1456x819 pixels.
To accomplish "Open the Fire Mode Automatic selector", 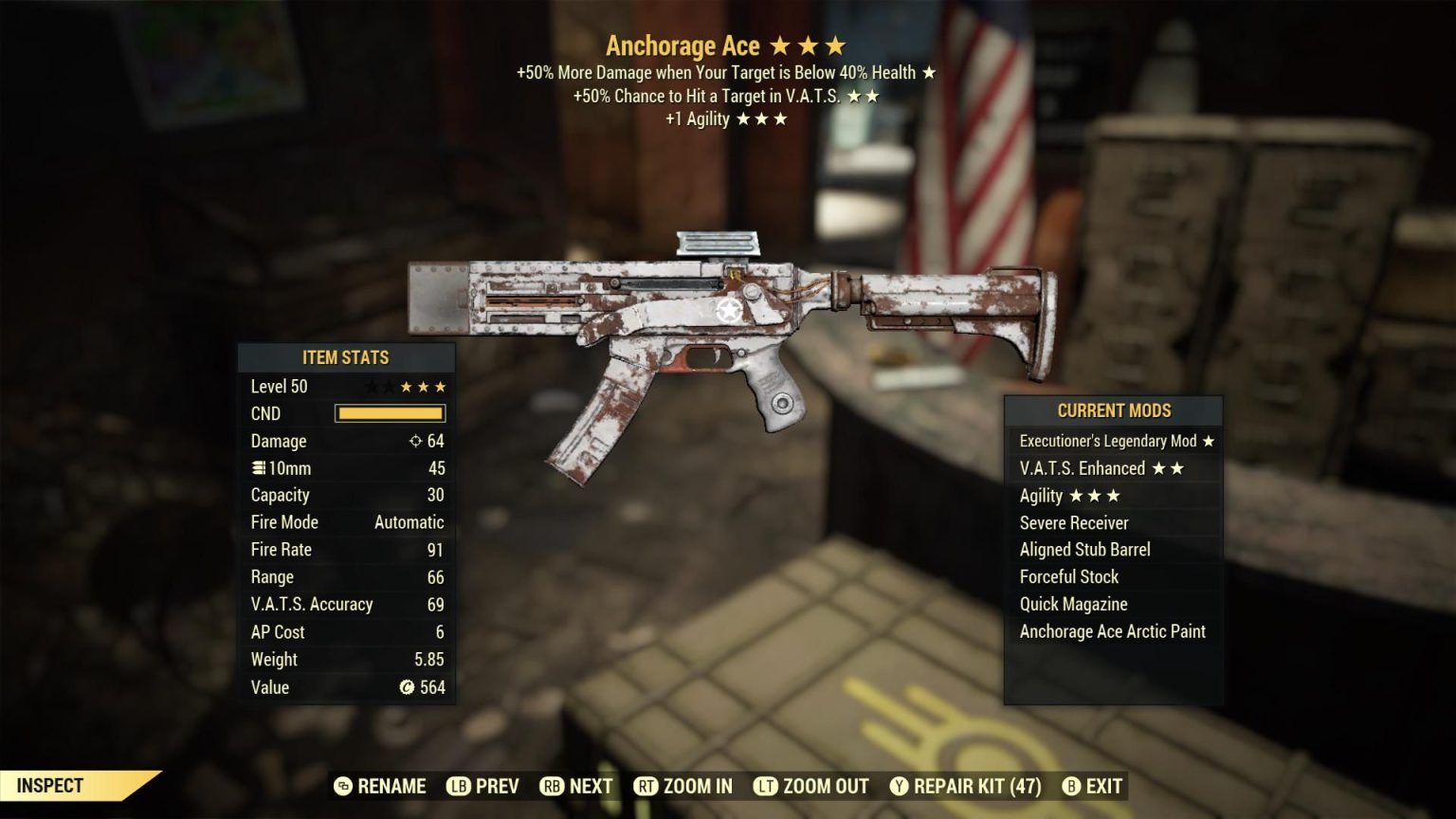I will [x=410, y=521].
